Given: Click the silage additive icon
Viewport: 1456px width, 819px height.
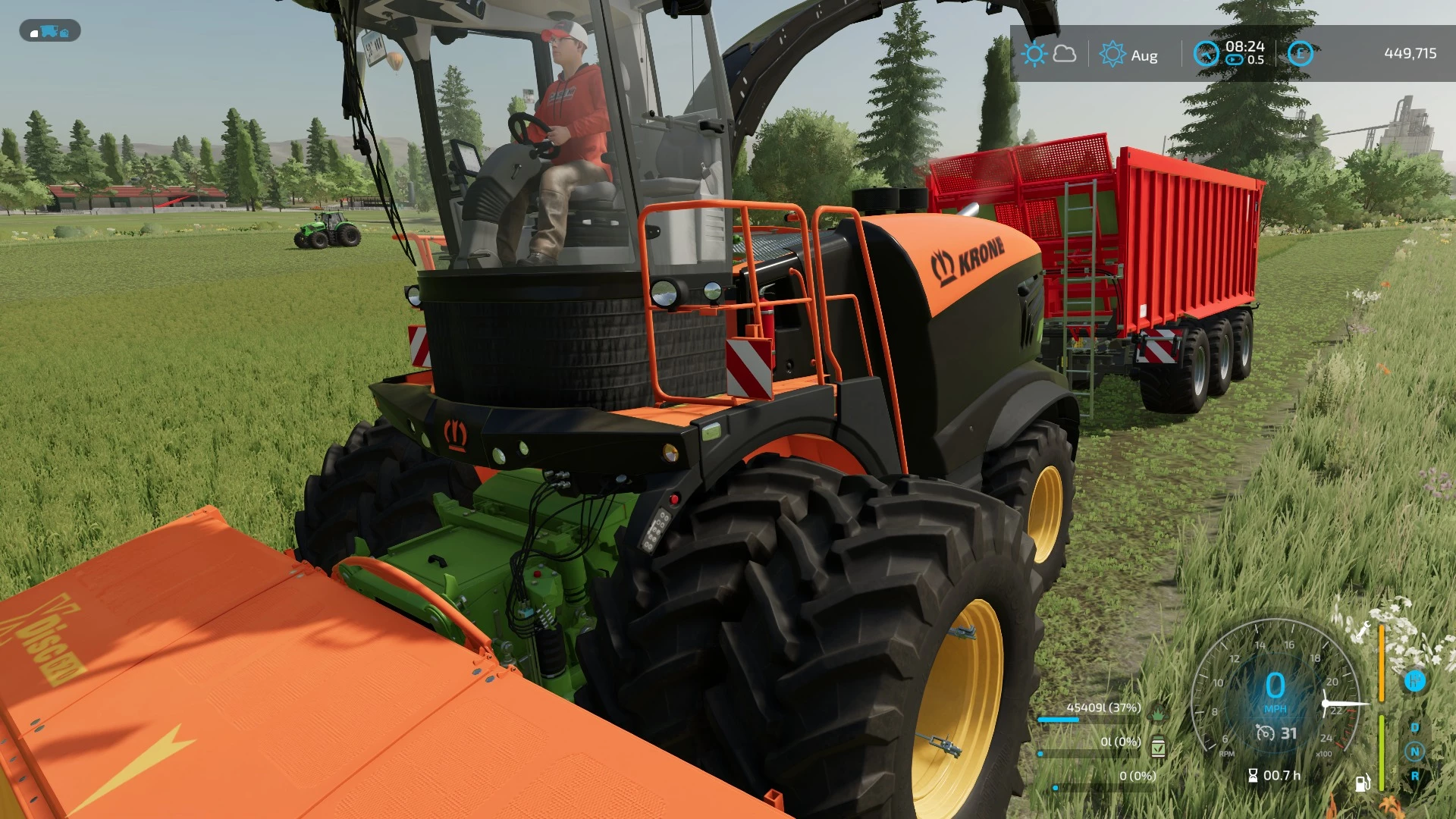Looking at the screenshot, I should pyautogui.click(x=1159, y=748).
